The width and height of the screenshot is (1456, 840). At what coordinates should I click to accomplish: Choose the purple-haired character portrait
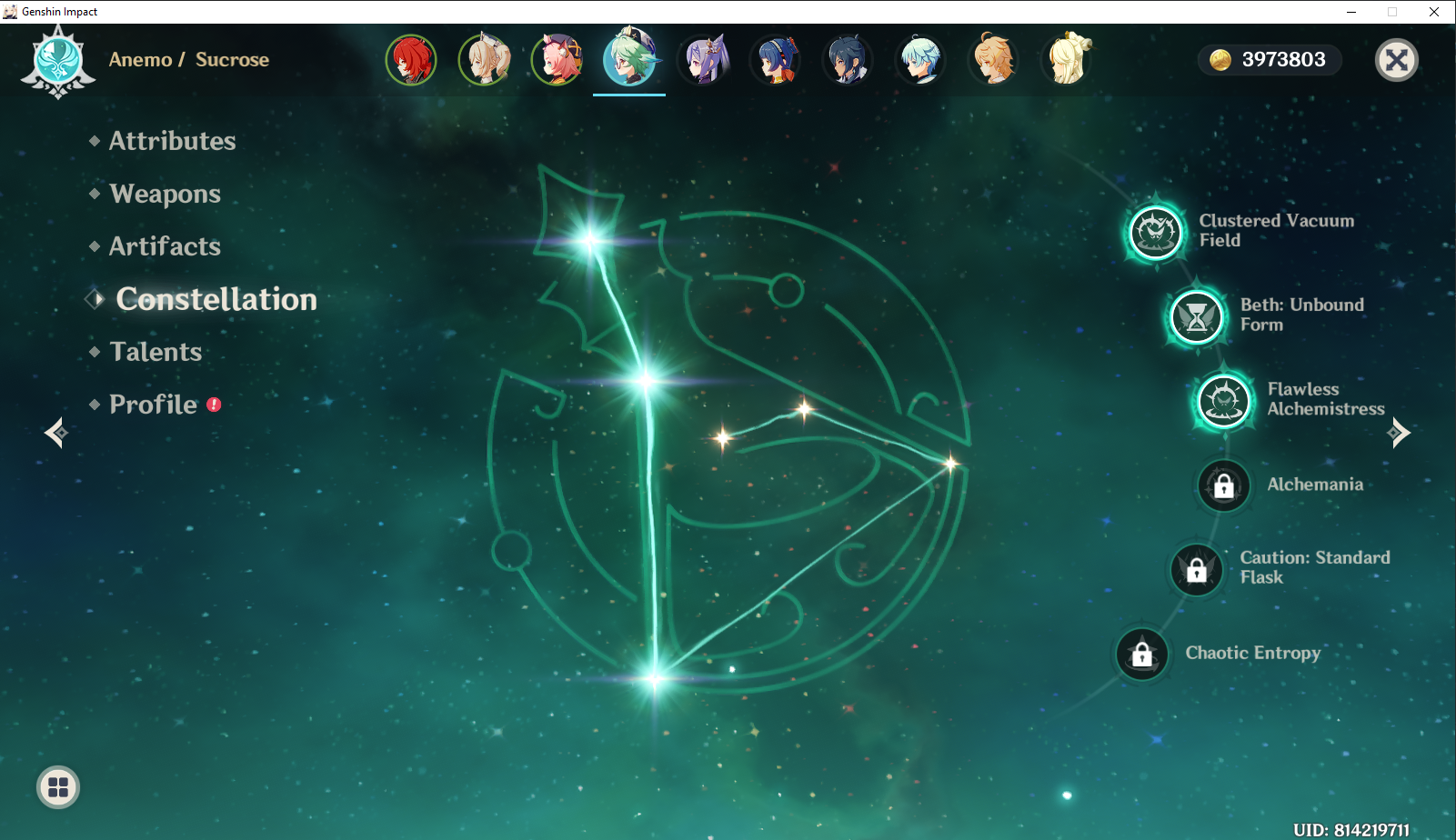(702, 60)
